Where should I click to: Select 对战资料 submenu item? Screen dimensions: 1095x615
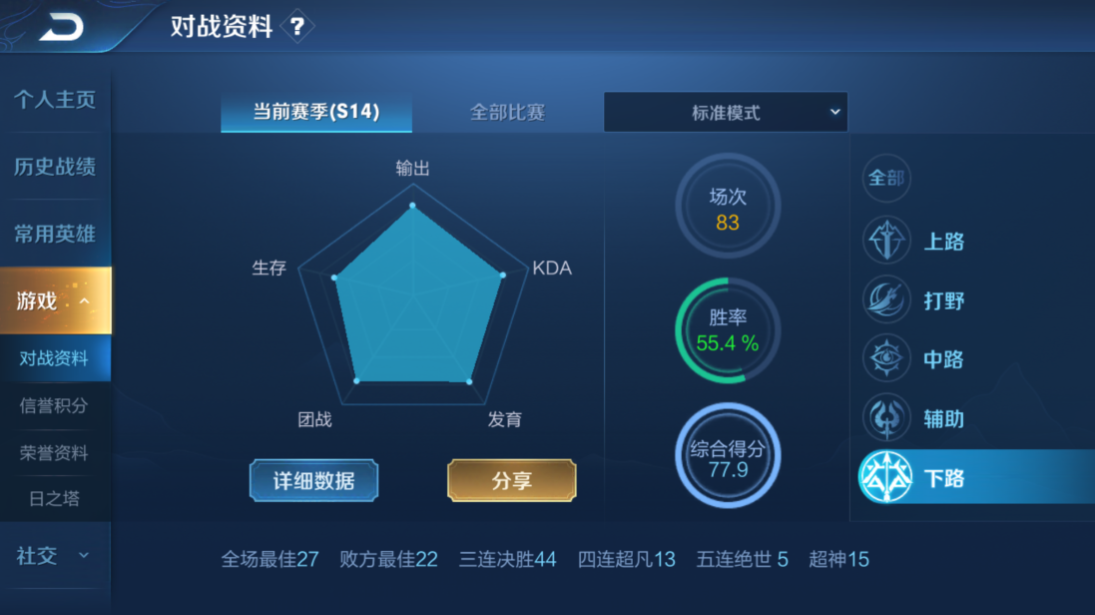55,358
